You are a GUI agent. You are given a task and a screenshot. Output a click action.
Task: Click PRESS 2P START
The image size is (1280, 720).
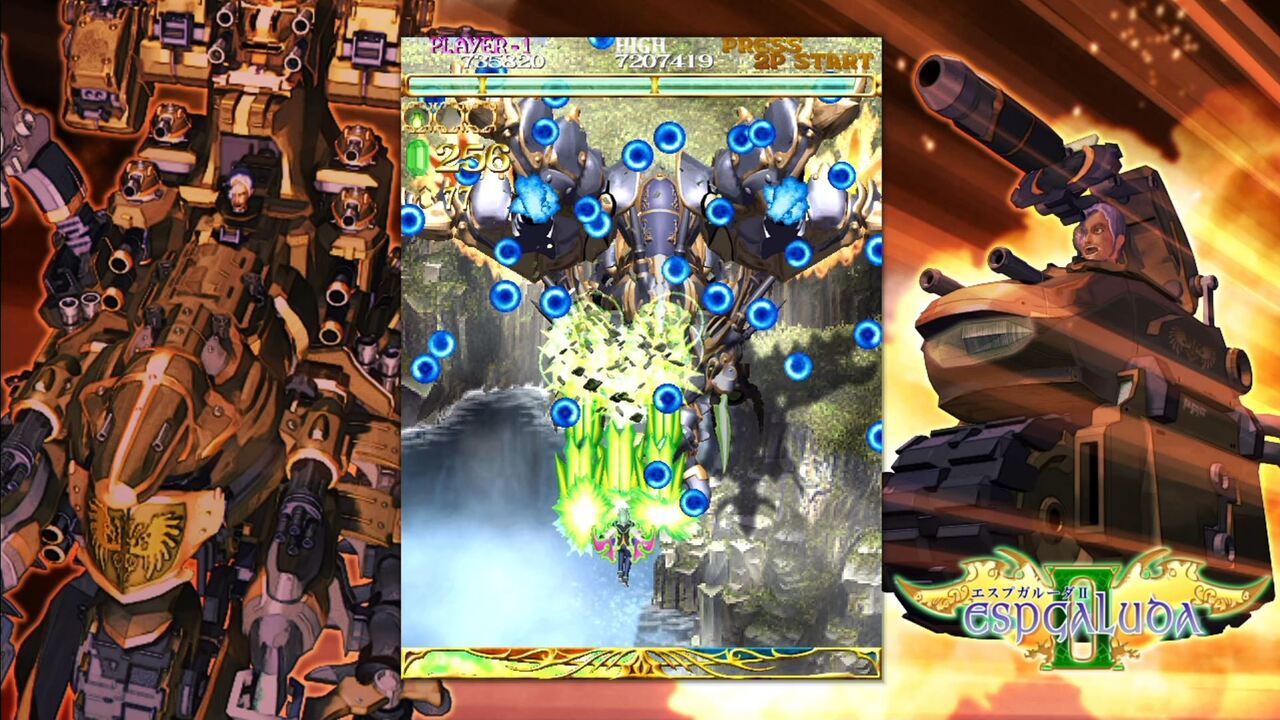point(790,55)
